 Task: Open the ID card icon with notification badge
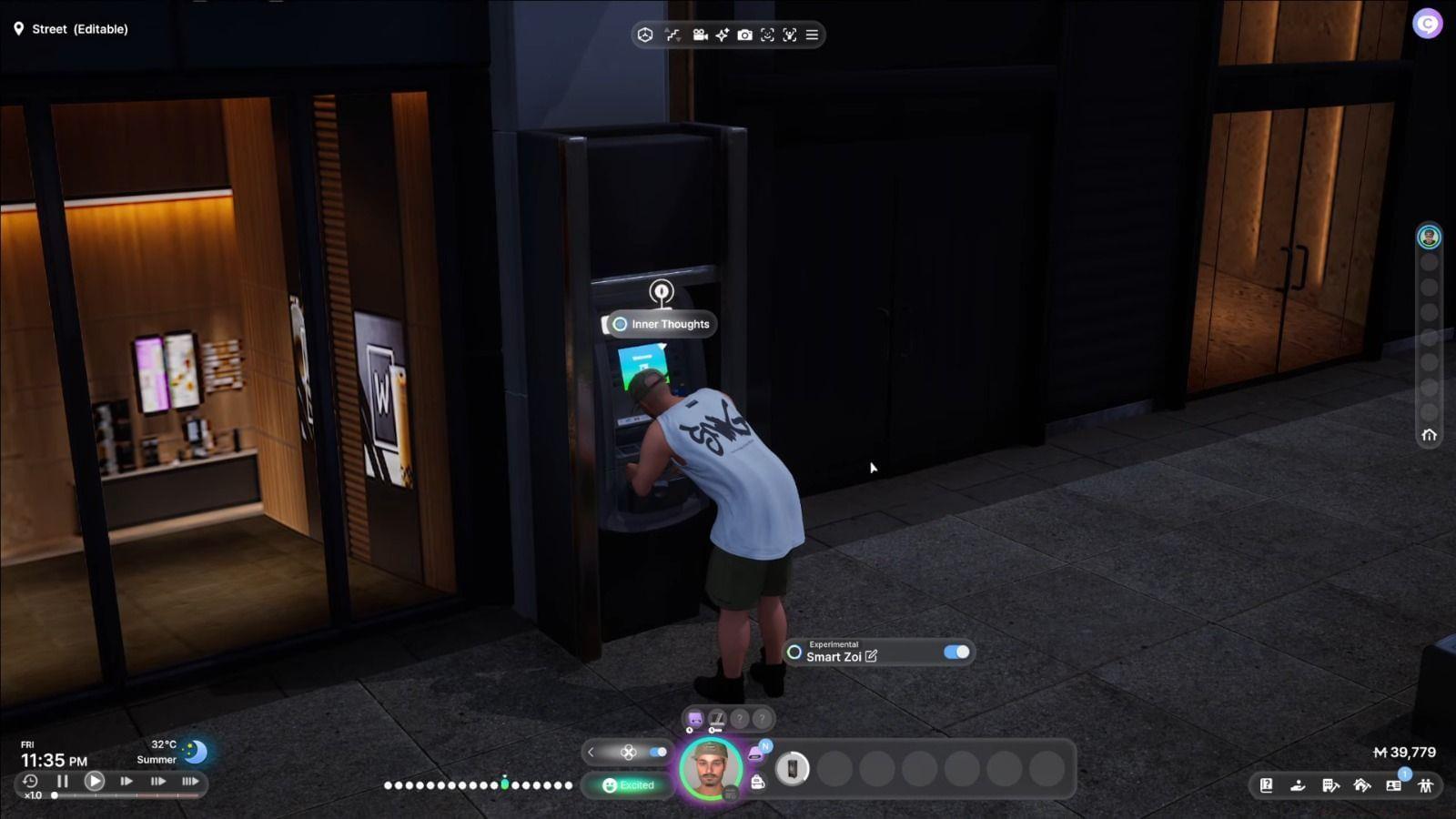1392,785
